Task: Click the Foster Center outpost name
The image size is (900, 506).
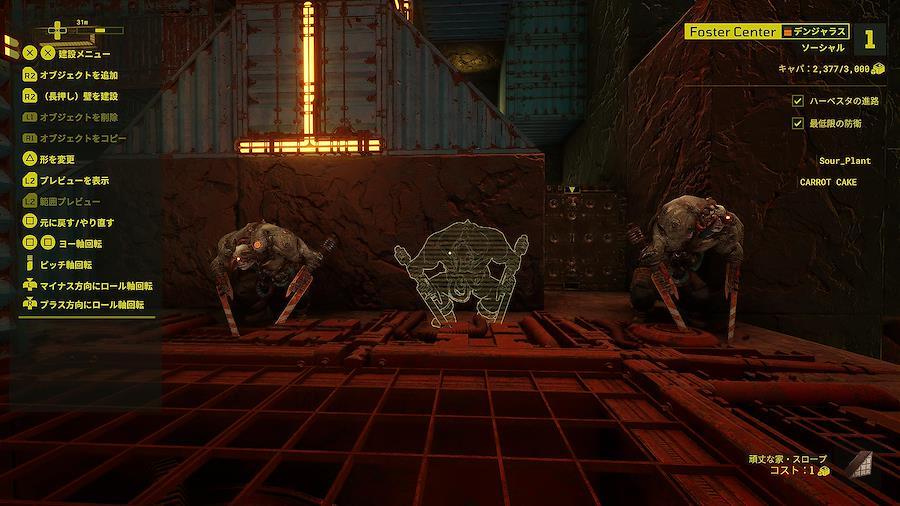Action: tap(732, 32)
